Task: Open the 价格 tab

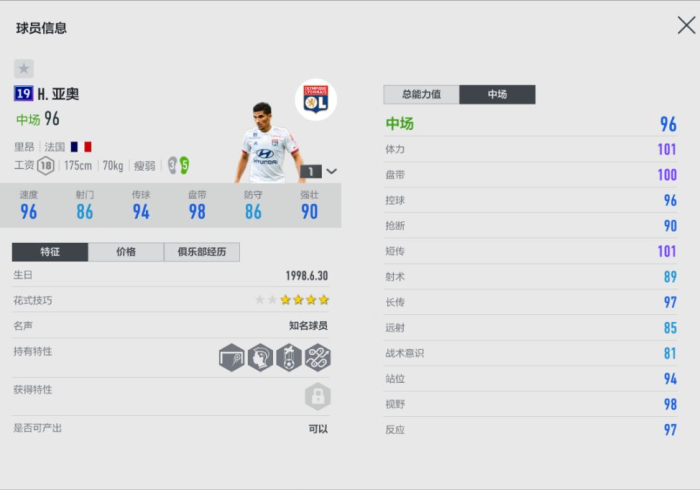Action: point(126,252)
